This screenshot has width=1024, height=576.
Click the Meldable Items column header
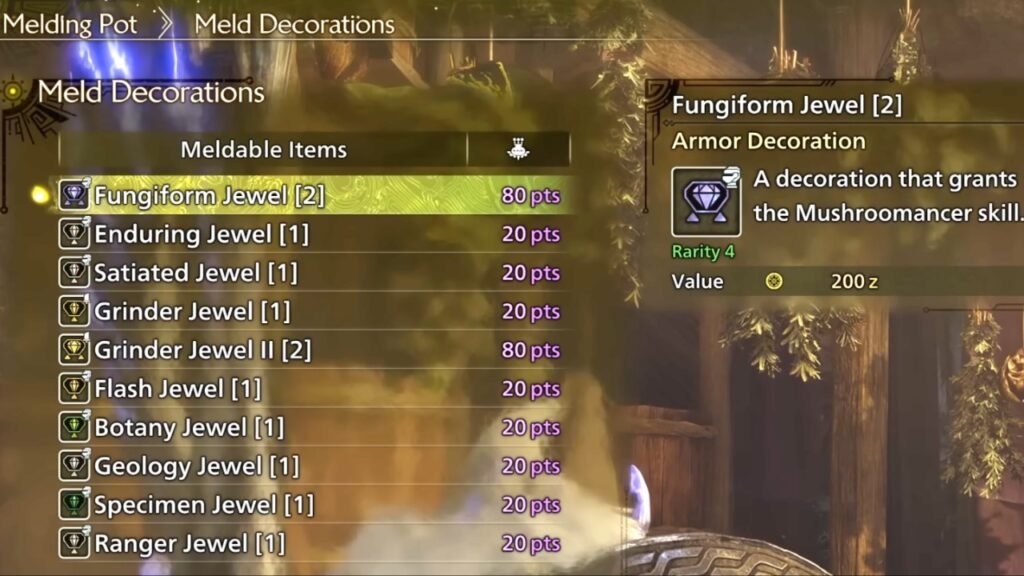pos(263,150)
